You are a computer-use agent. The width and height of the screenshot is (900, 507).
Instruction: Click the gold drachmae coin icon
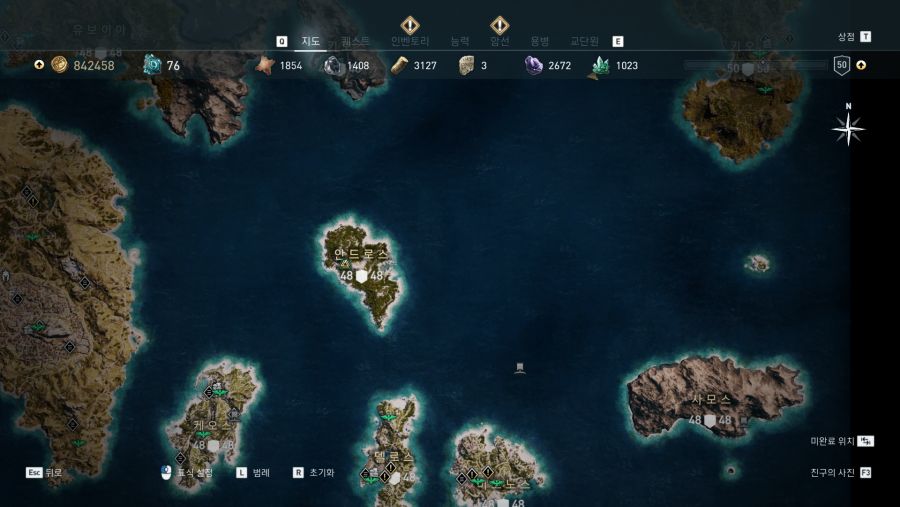(59, 65)
